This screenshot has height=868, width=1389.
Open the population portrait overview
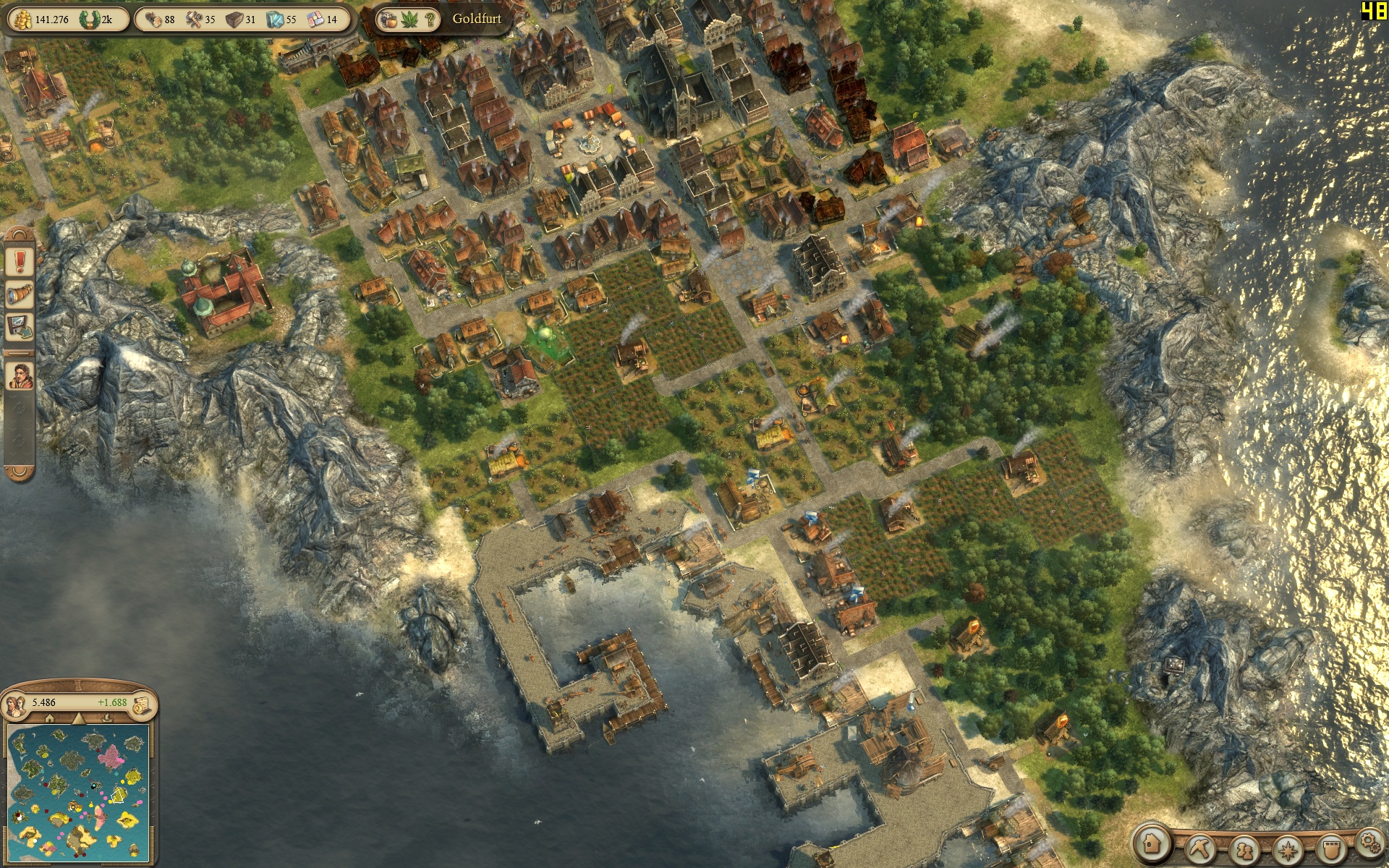pos(14,703)
